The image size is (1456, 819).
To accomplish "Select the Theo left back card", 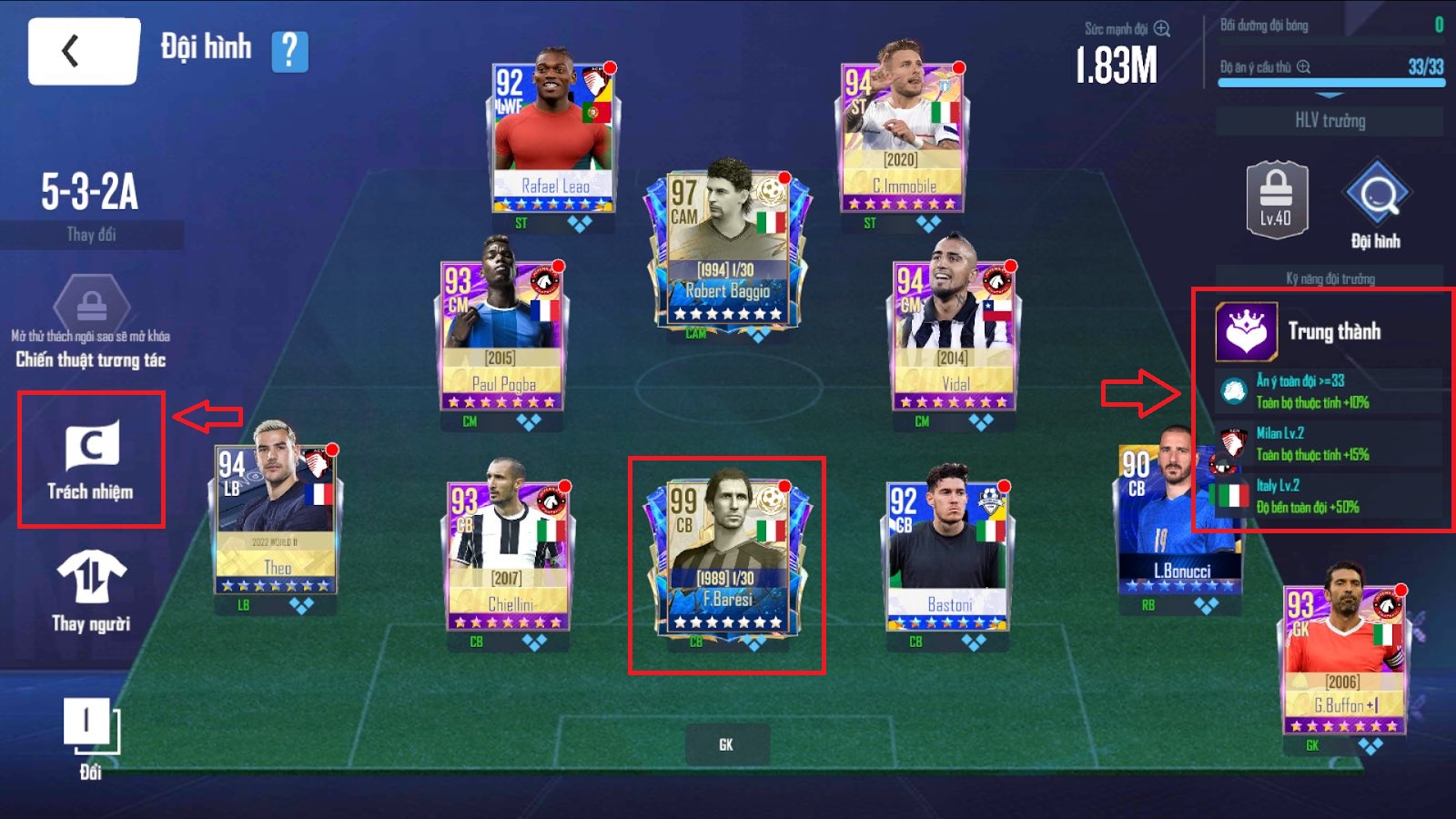I will (x=276, y=519).
